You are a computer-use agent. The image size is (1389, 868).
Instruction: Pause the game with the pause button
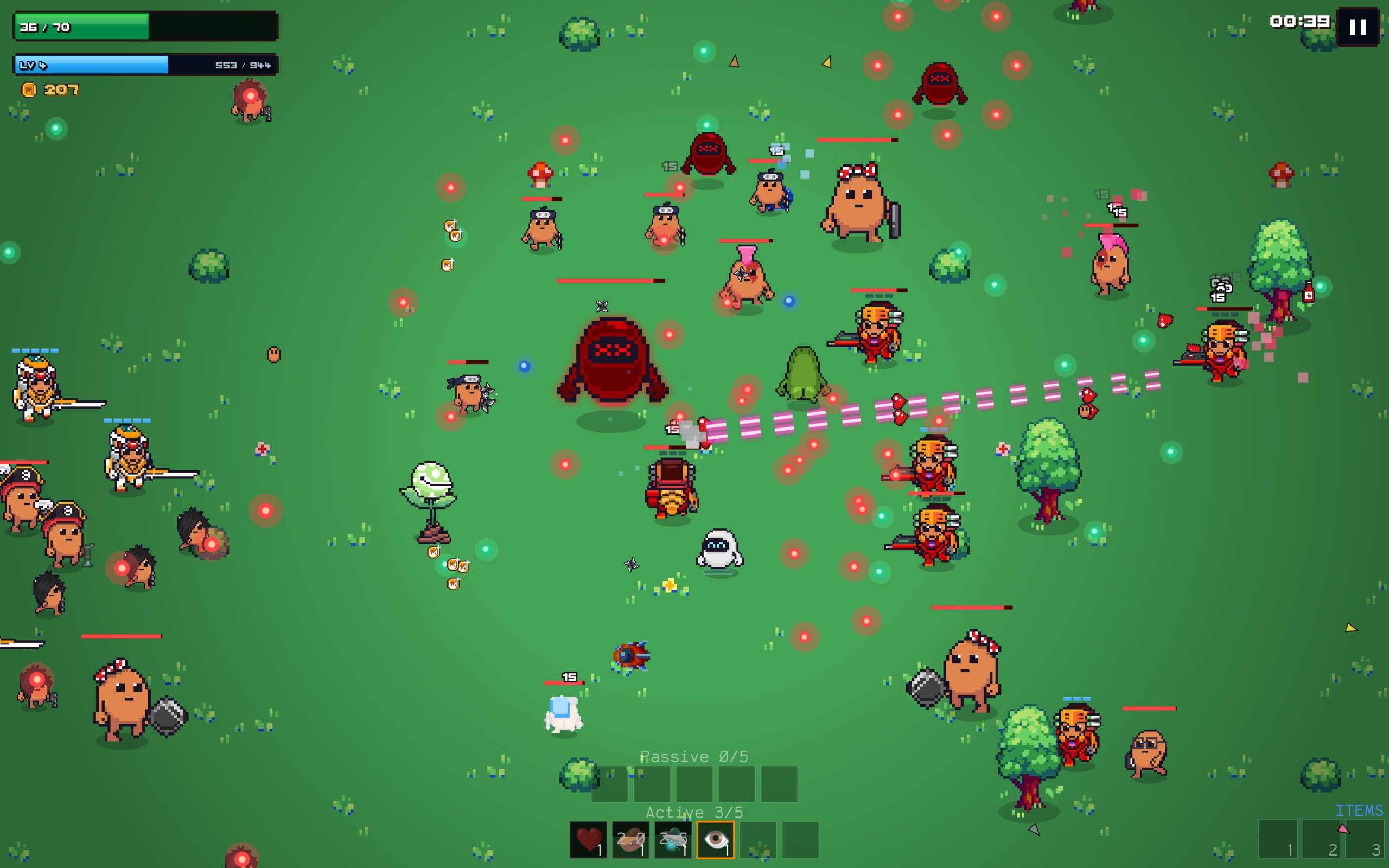pos(1358,27)
